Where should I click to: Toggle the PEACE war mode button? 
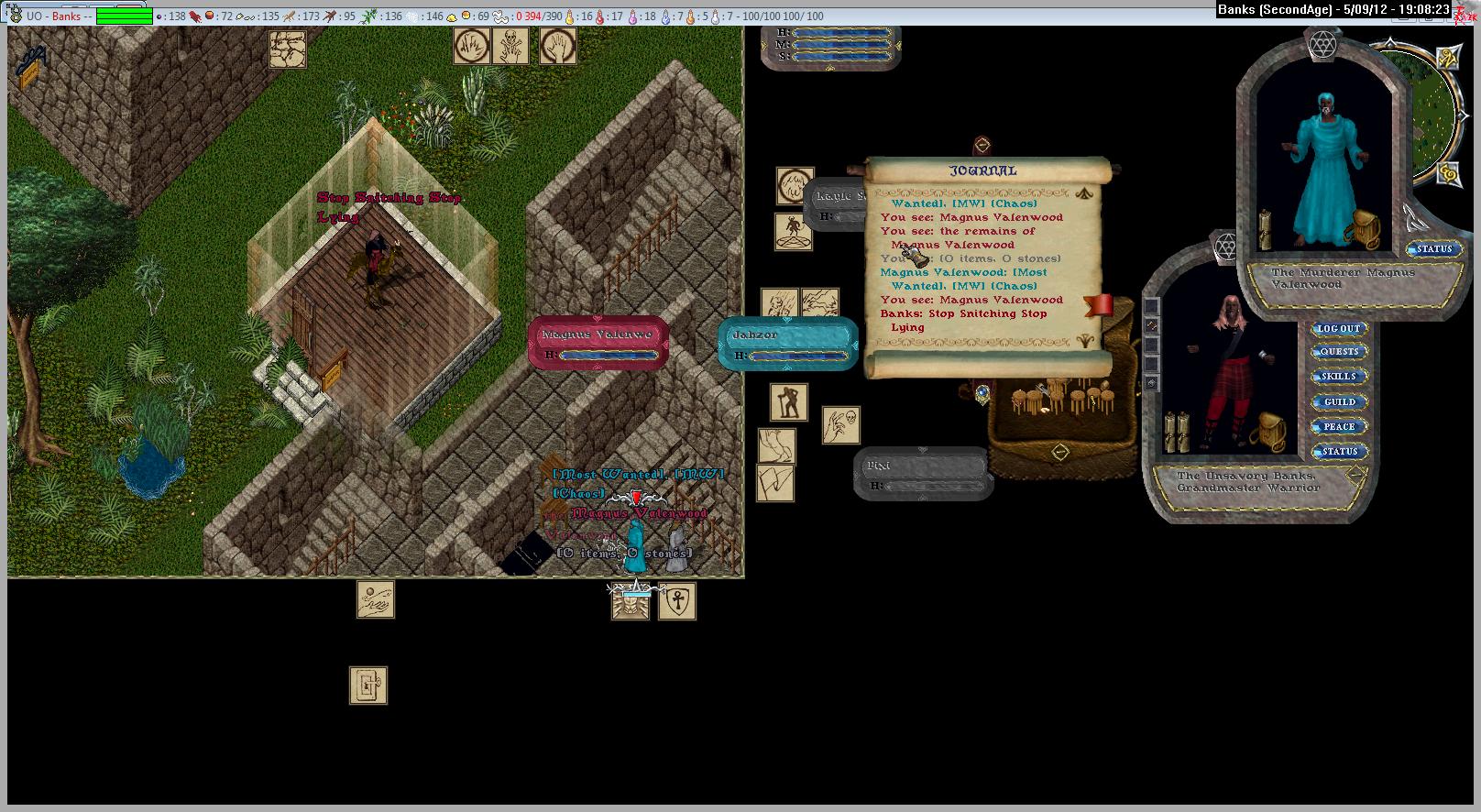(x=1339, y=427)
